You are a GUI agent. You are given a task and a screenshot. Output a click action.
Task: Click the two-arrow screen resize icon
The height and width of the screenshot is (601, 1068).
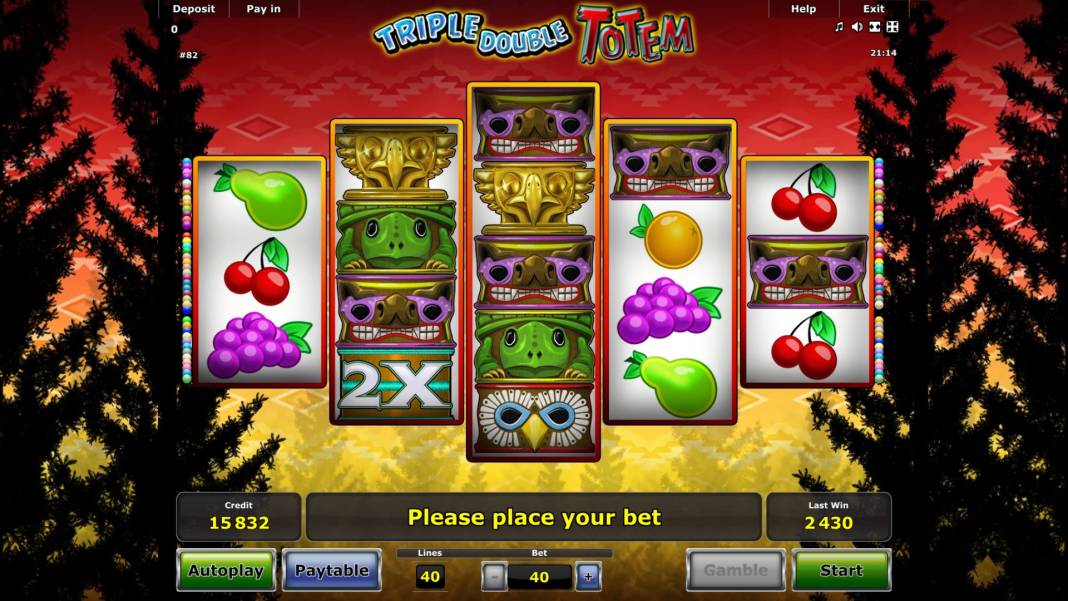point(875,27)
